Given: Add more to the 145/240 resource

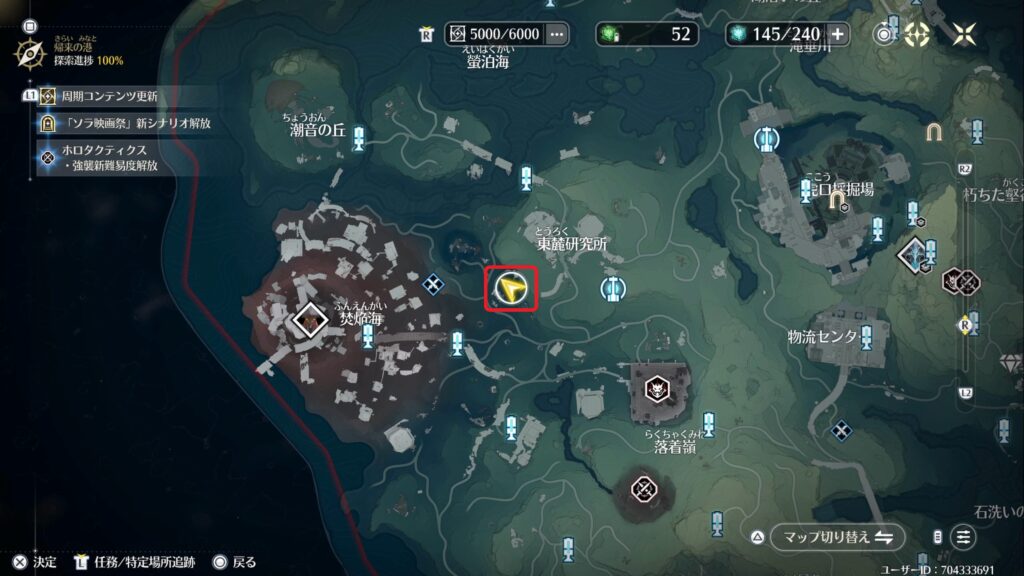Looking at the screenshot, I should coord(837,34).
